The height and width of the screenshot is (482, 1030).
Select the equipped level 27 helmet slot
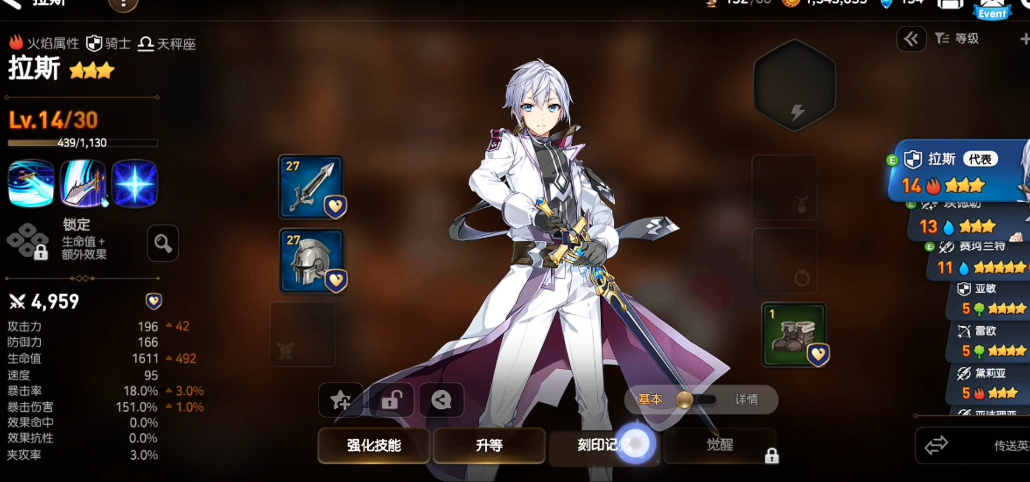[310, 261]
